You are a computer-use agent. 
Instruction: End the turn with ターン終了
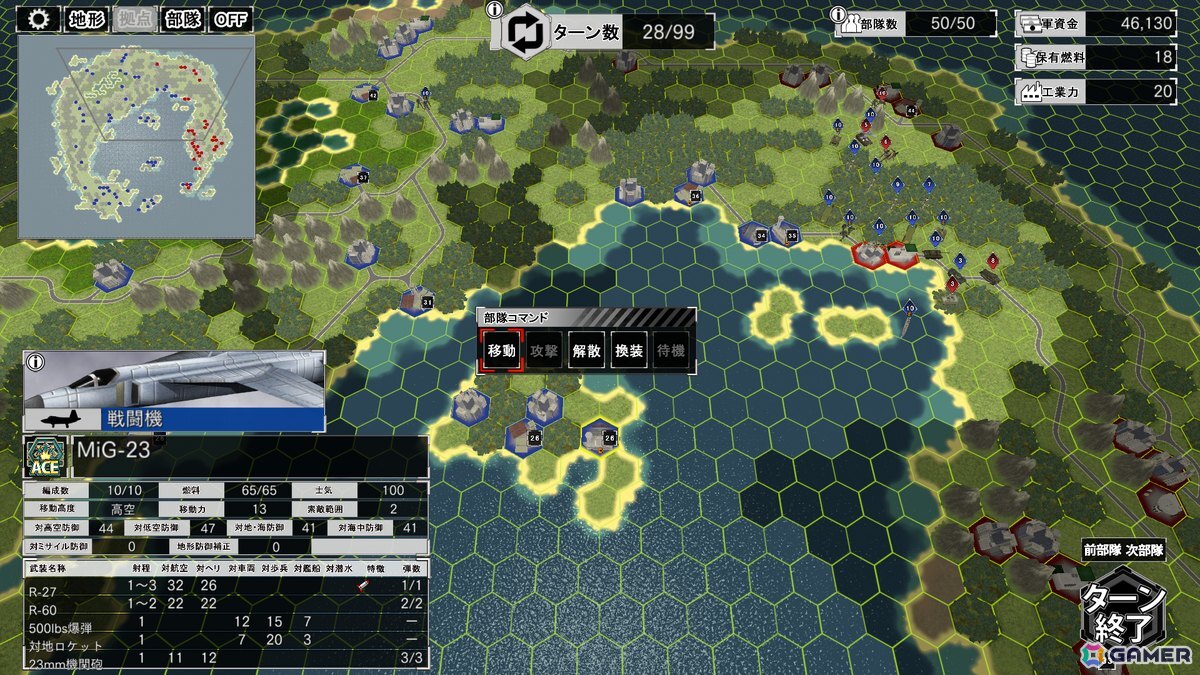click(1125, 612)
